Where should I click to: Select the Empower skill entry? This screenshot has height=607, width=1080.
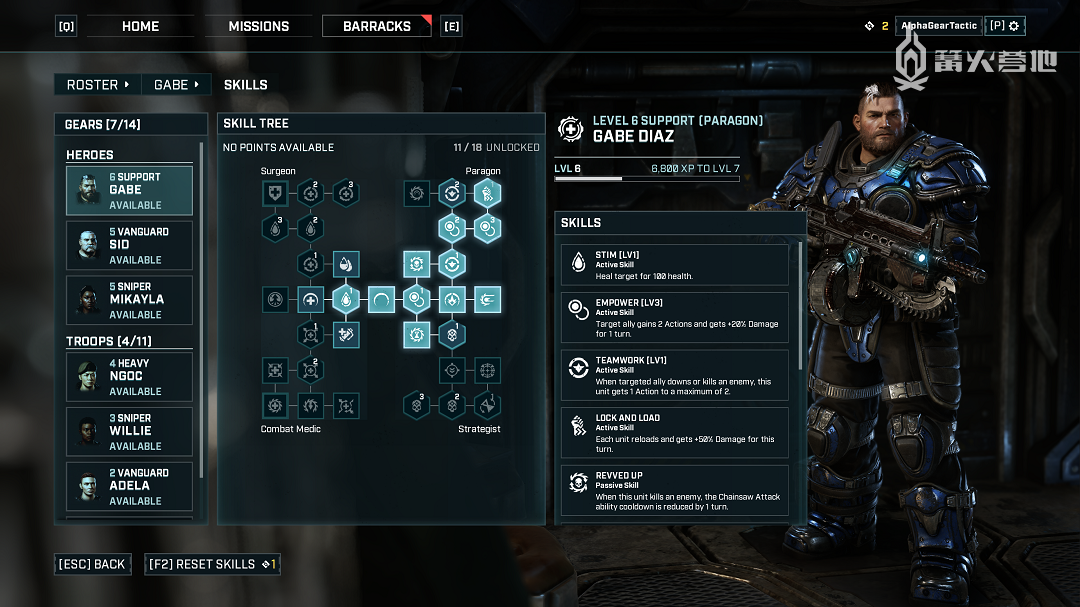(675, 317)
